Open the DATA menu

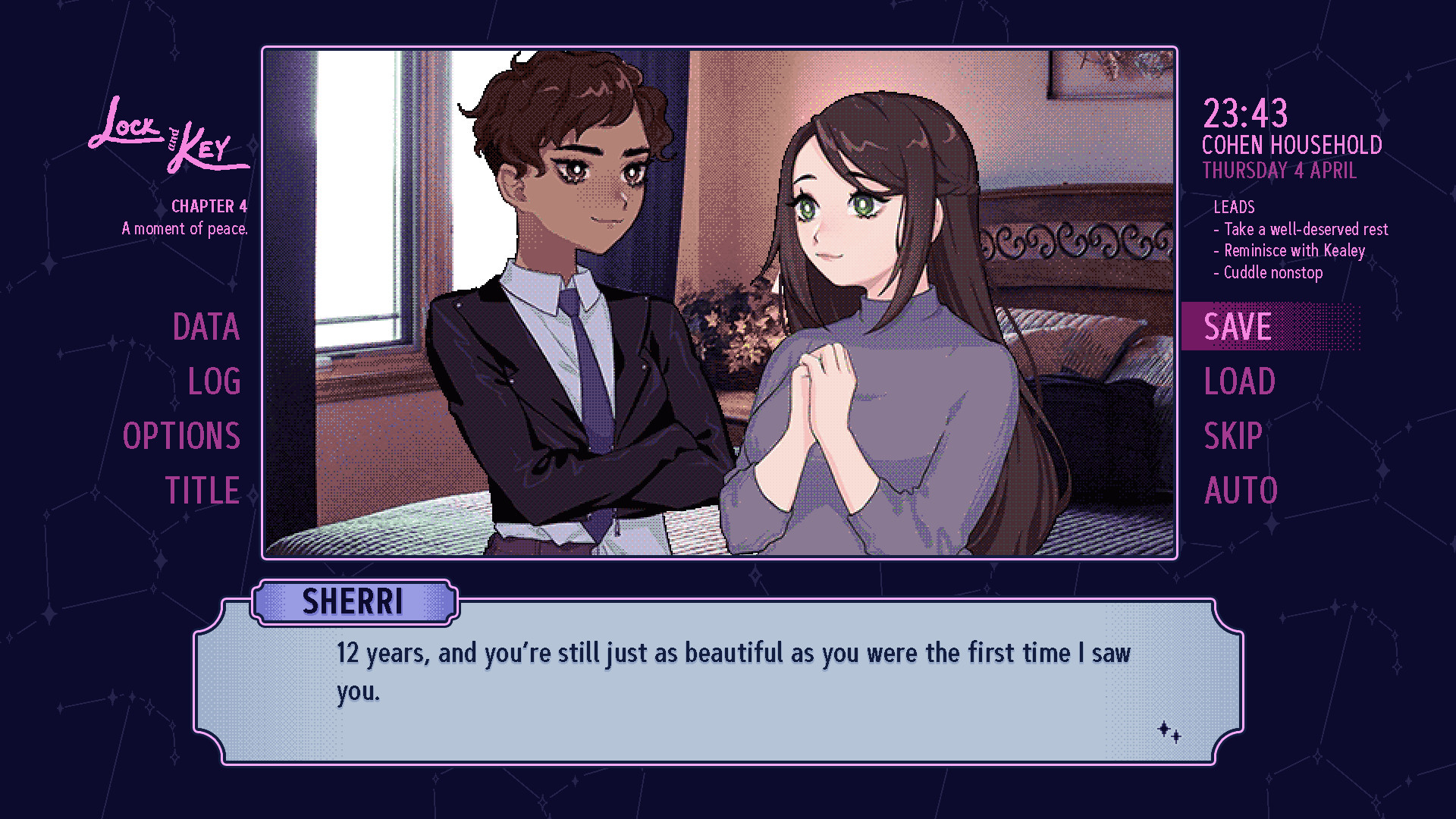tap(206, 328)
